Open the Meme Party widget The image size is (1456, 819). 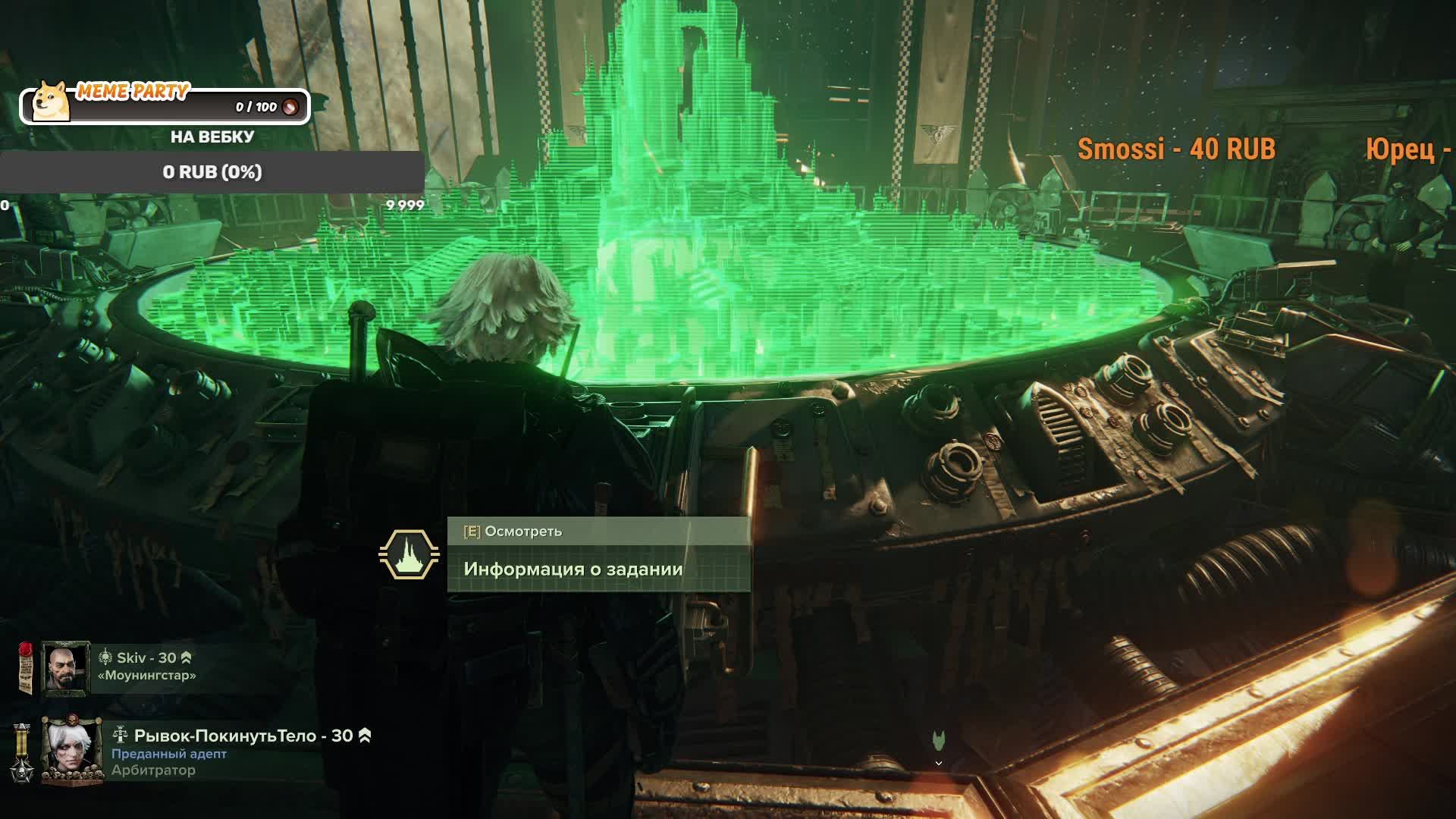[x=165, y=104]
